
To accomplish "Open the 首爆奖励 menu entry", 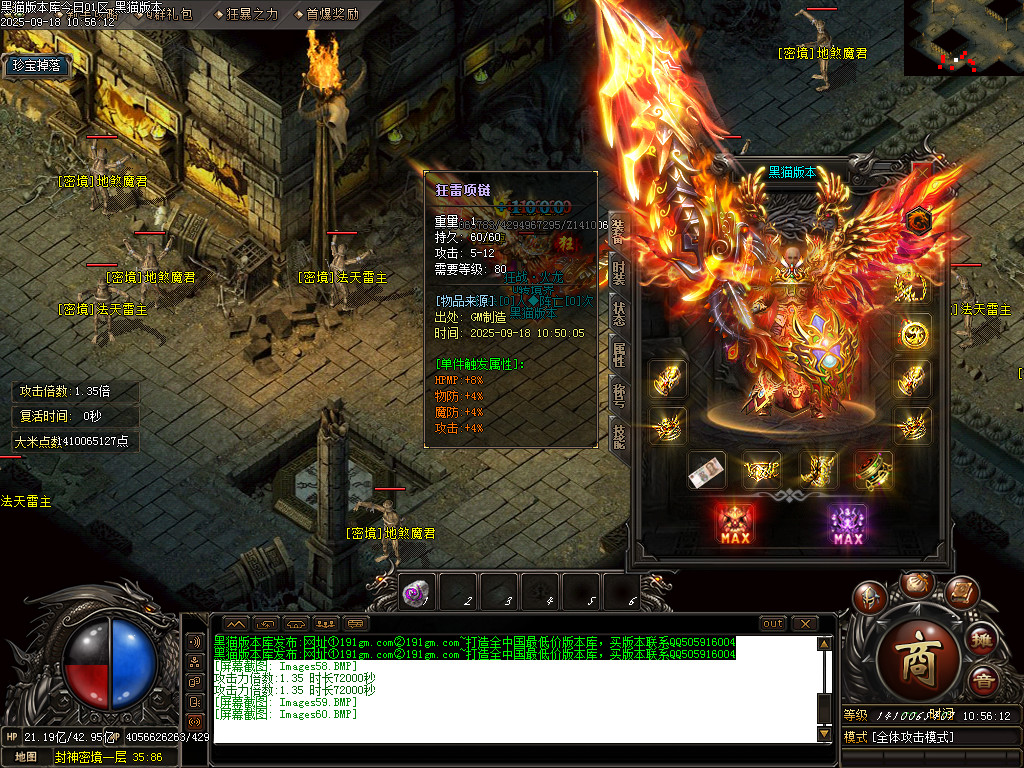I will [326, 14].
